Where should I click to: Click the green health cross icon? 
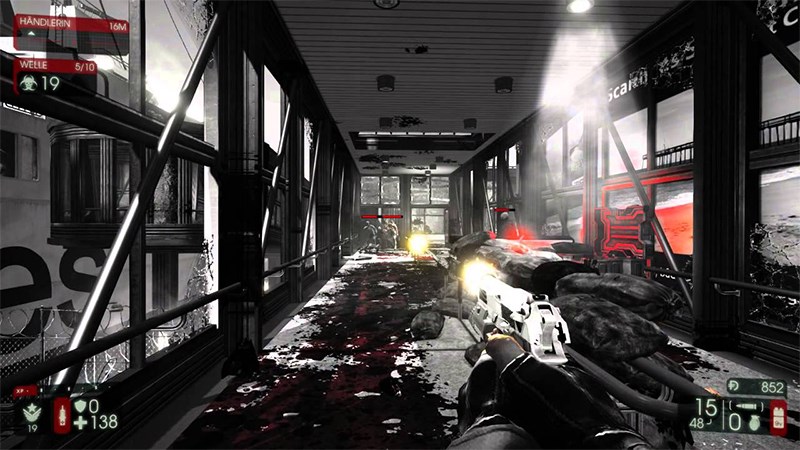pyautogui.click(x=82, y=422)
